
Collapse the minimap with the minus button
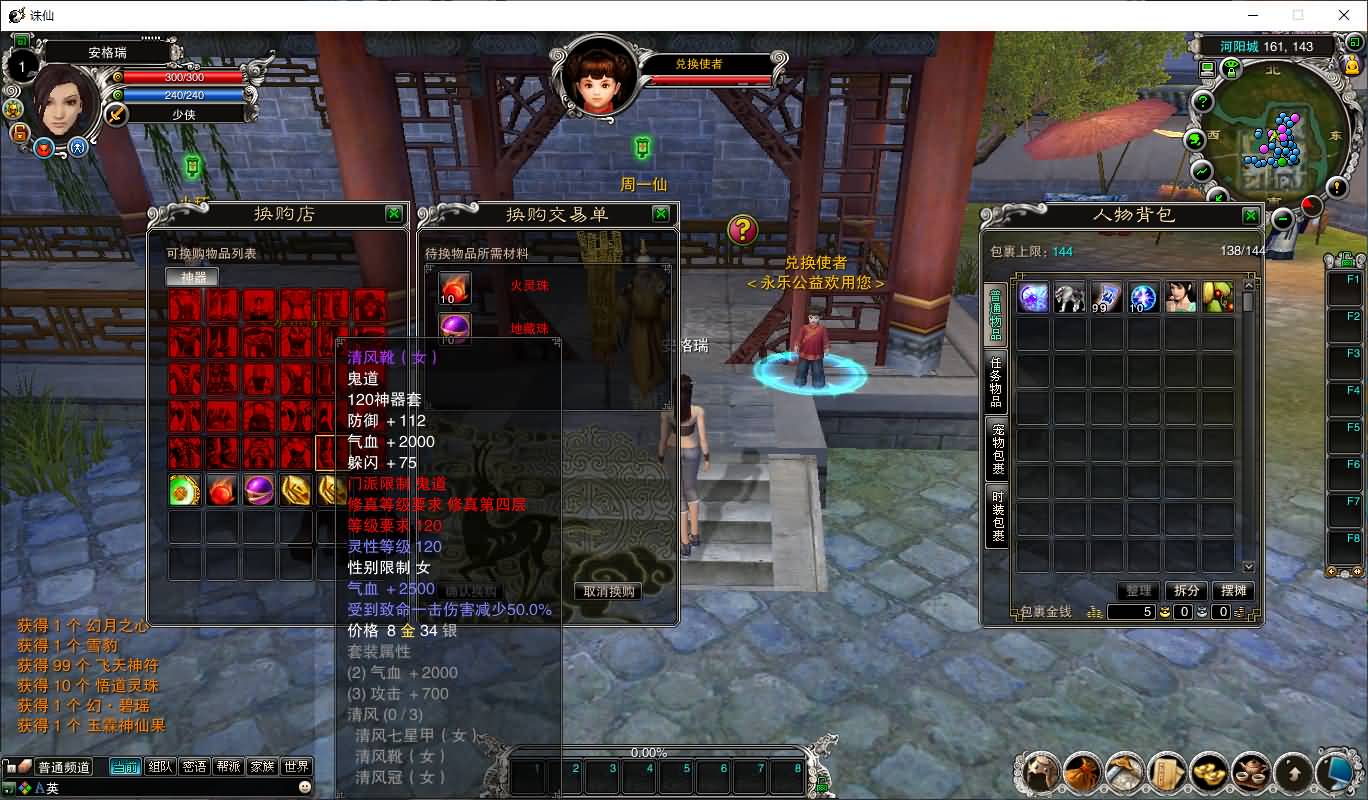1282,218
